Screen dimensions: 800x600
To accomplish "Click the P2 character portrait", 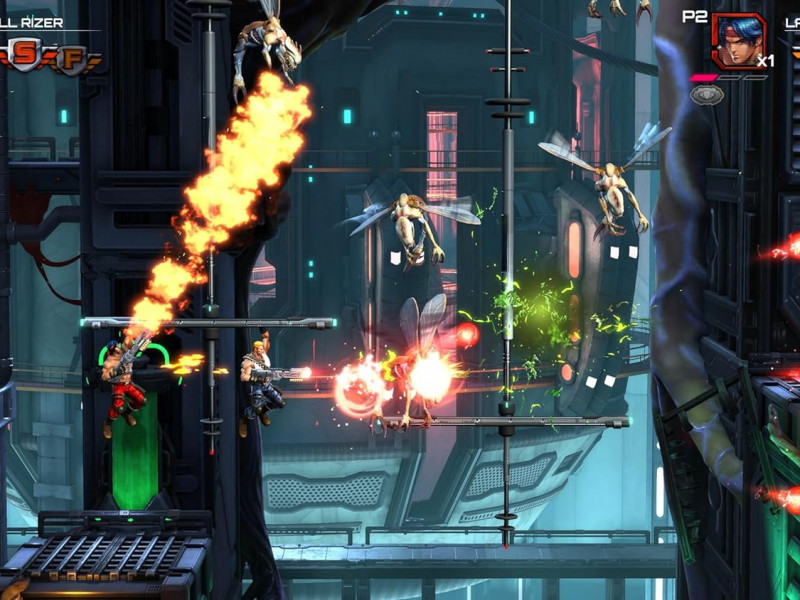I will pyautogui.click(x=739, y=40).
